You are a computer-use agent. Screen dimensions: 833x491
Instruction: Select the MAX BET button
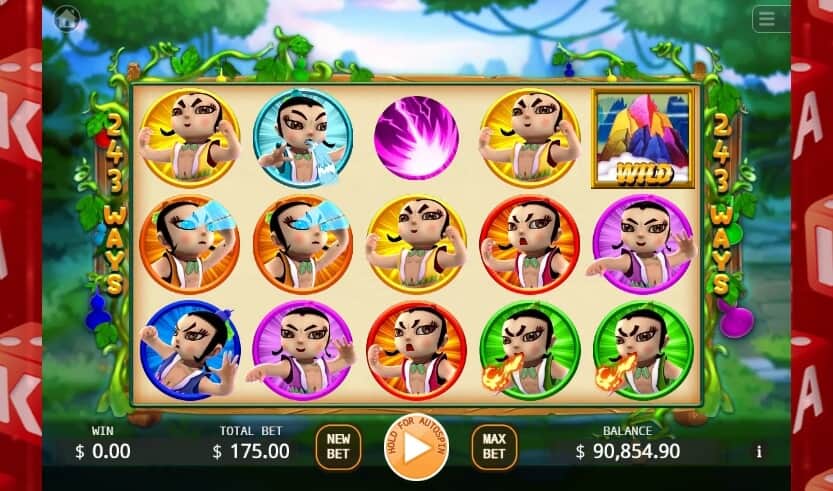pos(494,446)
